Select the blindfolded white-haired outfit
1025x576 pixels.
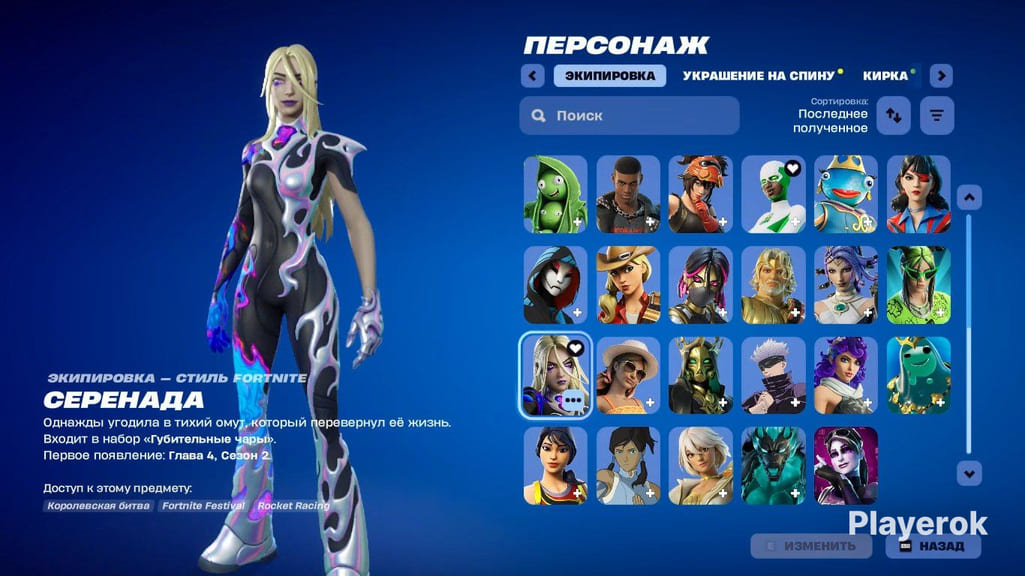click(x=773, y=376)
